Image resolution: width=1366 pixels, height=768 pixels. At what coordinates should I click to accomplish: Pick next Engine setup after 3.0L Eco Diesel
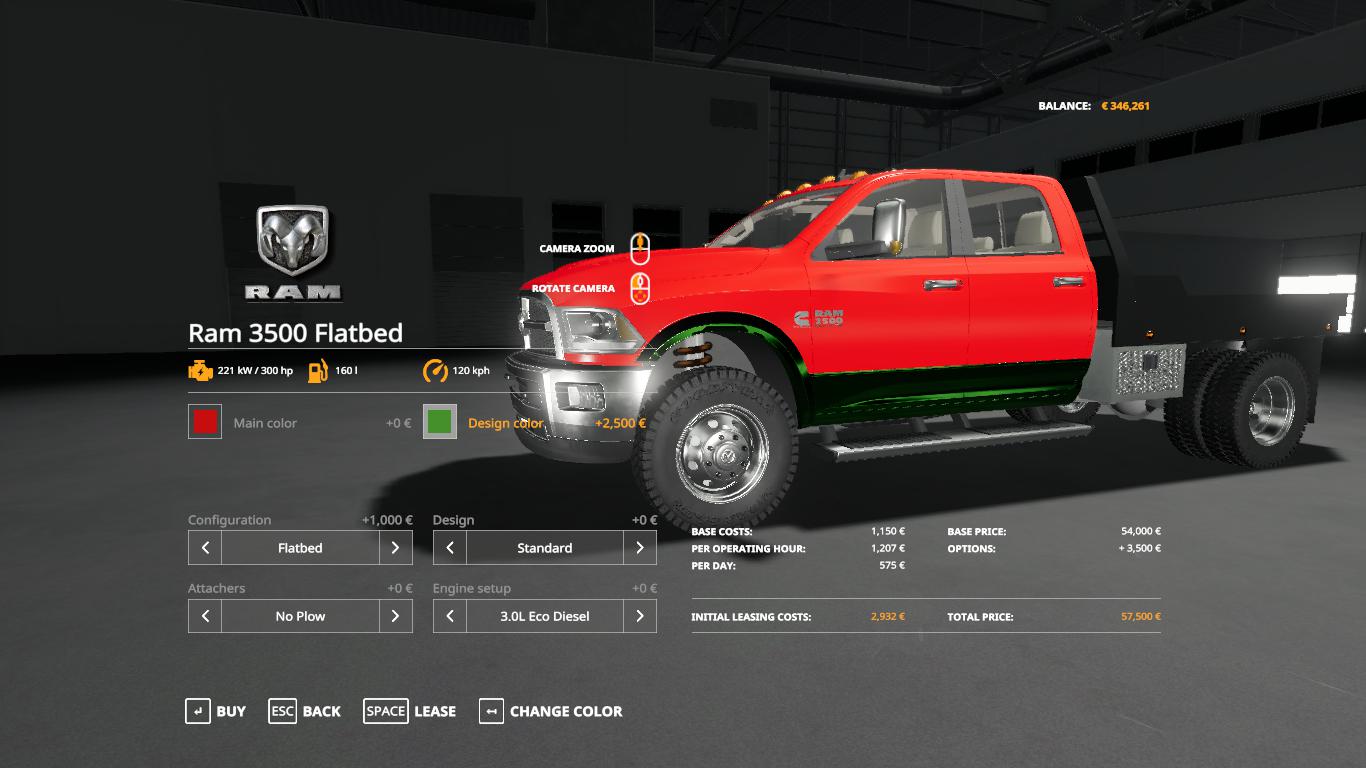tap(640, 616)
